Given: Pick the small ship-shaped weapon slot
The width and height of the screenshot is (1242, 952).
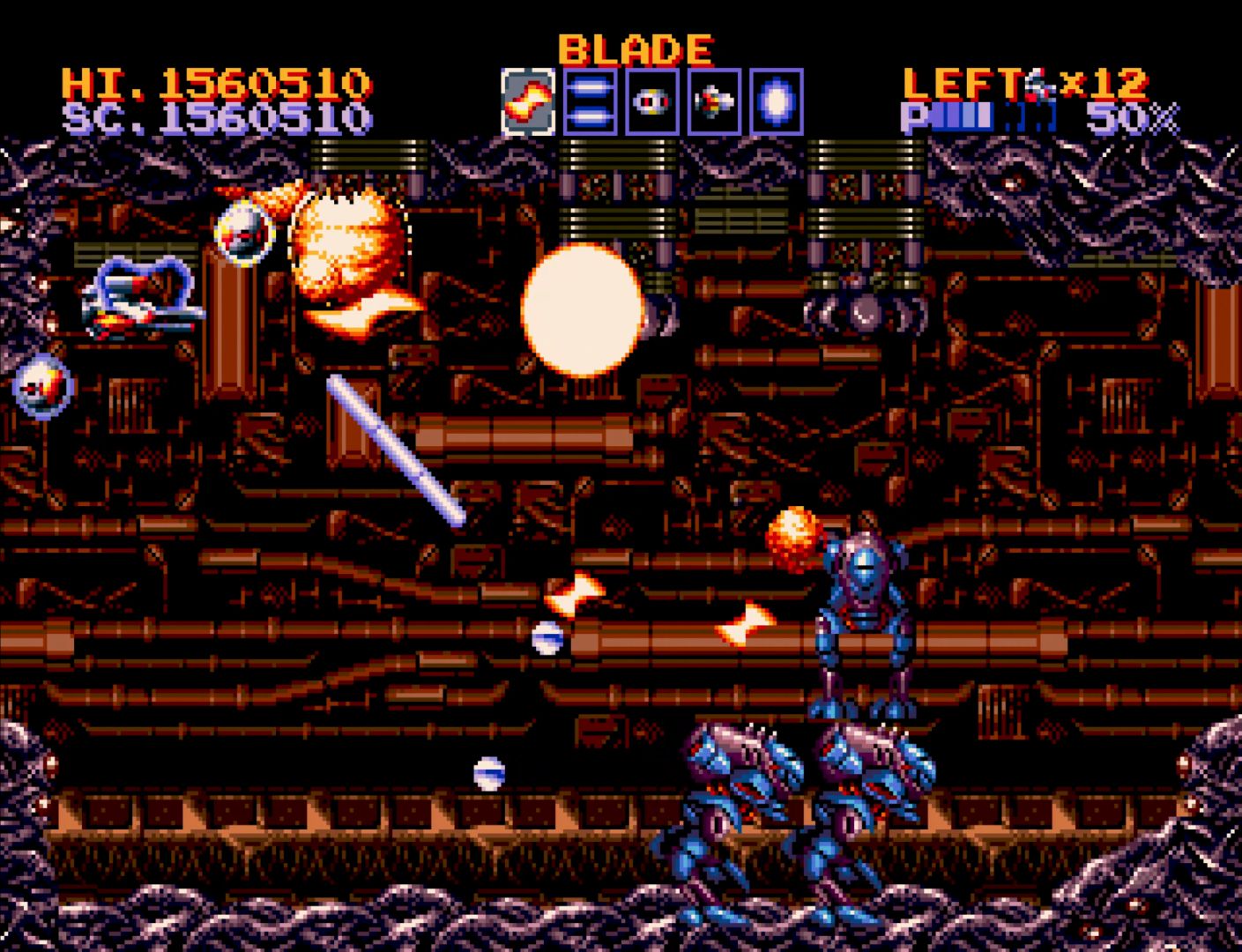Looking at the screenshot, I should pos(714,102).
